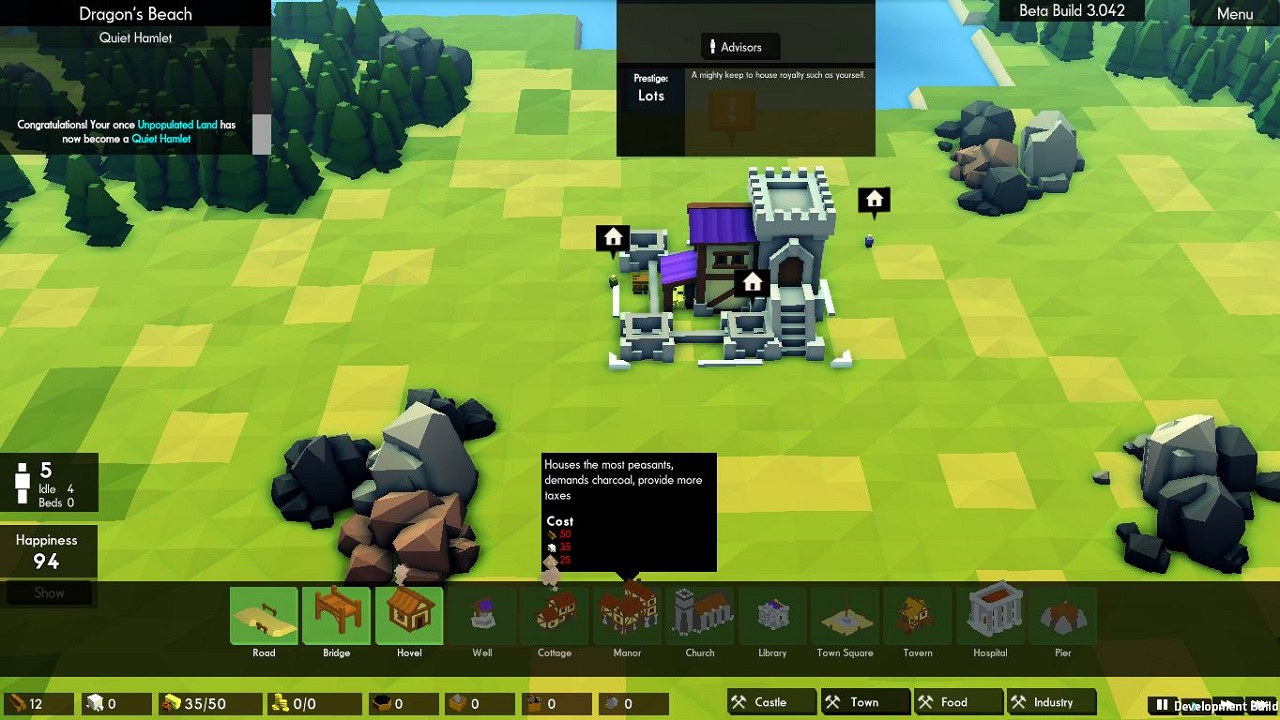Choose the Manor building tile
This screenshot has width=1280, height=720.
click(627, 615)
